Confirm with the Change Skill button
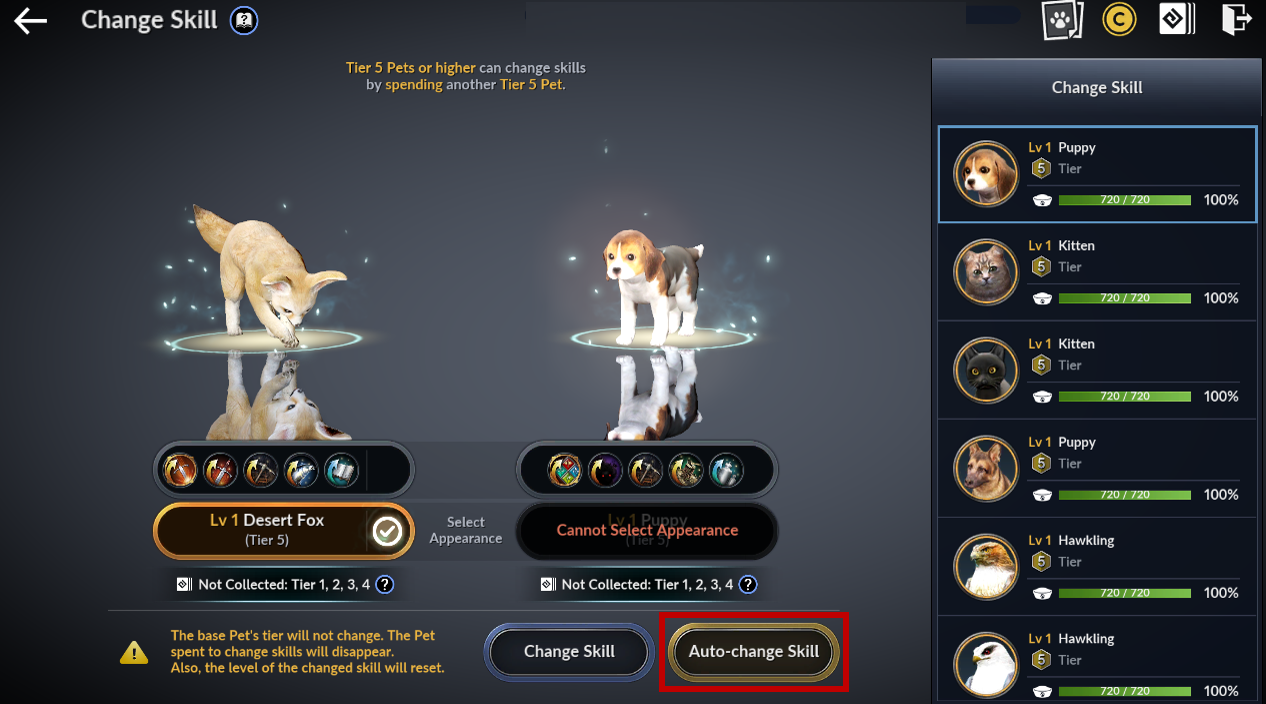 tap(569, 652)
